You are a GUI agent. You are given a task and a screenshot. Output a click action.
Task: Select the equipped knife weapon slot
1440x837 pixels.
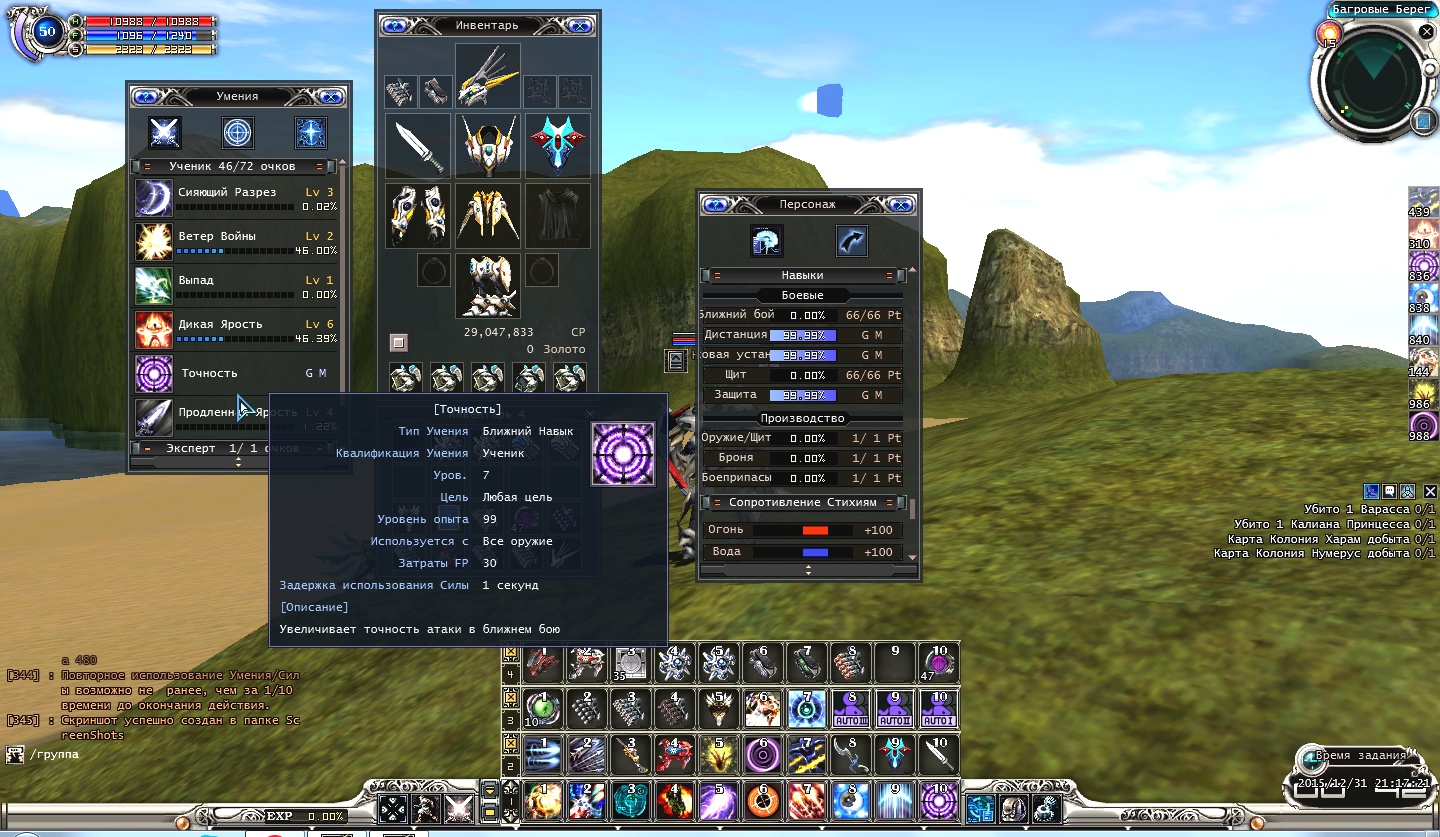[418, 146]
